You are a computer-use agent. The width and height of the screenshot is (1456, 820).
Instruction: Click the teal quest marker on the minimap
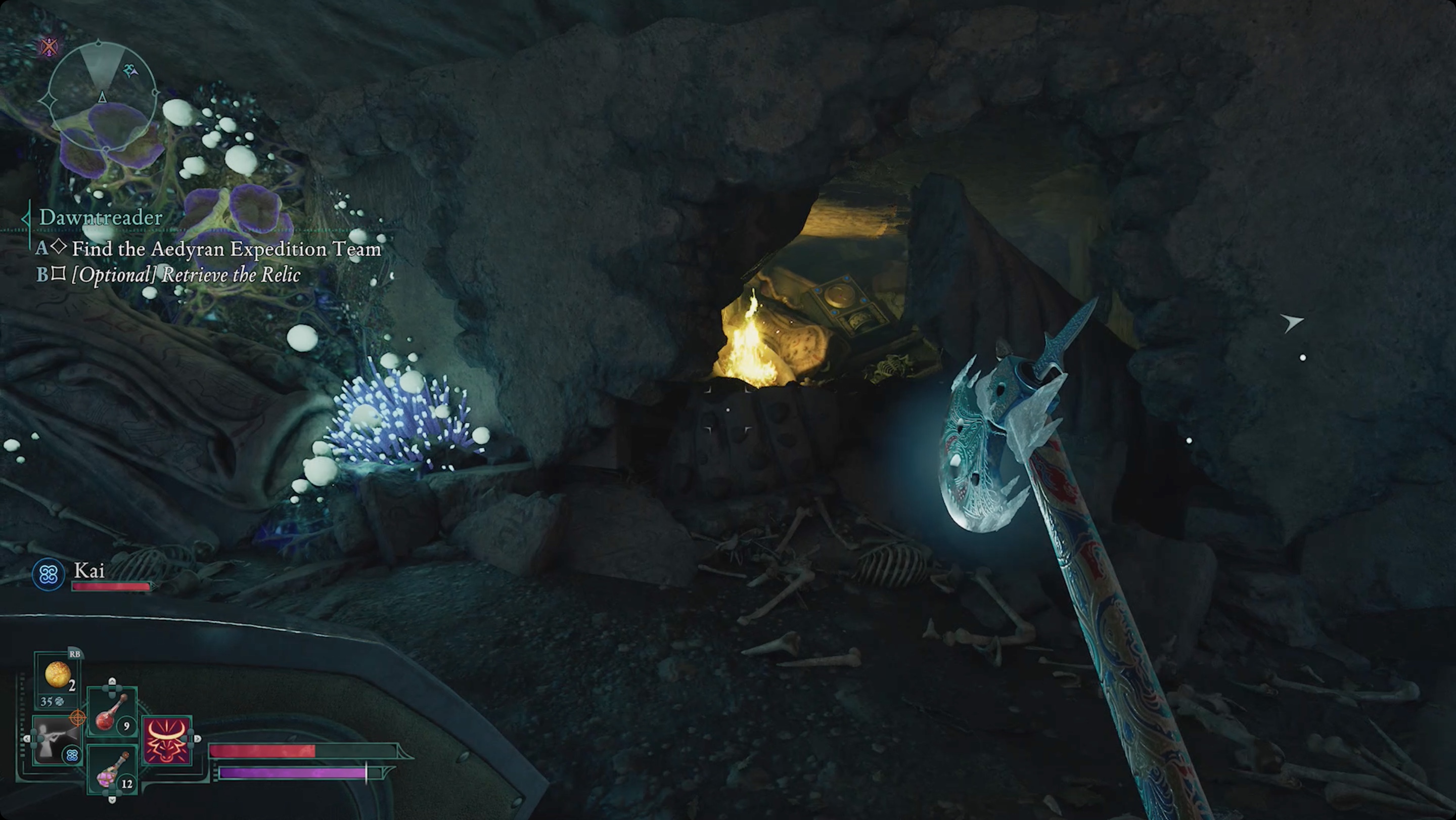click(x=130, y=71)
